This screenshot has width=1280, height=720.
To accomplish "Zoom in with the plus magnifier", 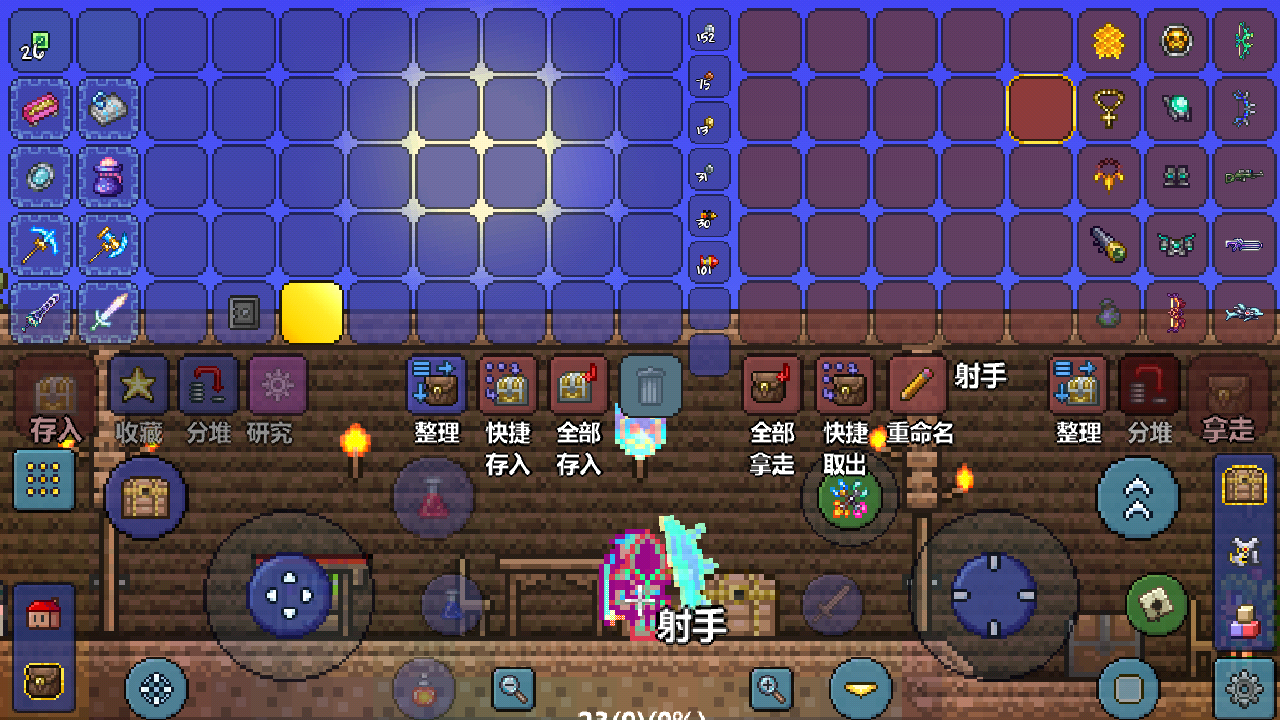I will click(x=771, y=687).
